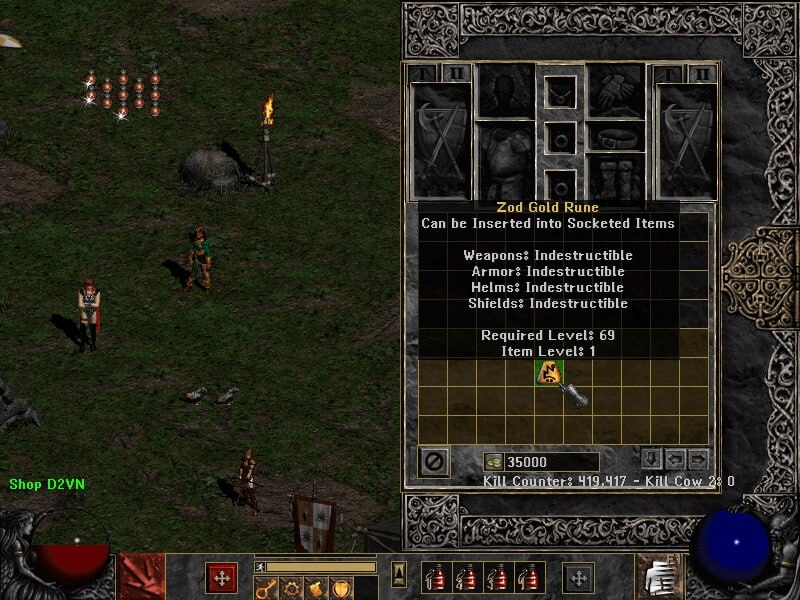Click the gold coins button beside 35000
The image size is (800, 600).
coord(493,462)
